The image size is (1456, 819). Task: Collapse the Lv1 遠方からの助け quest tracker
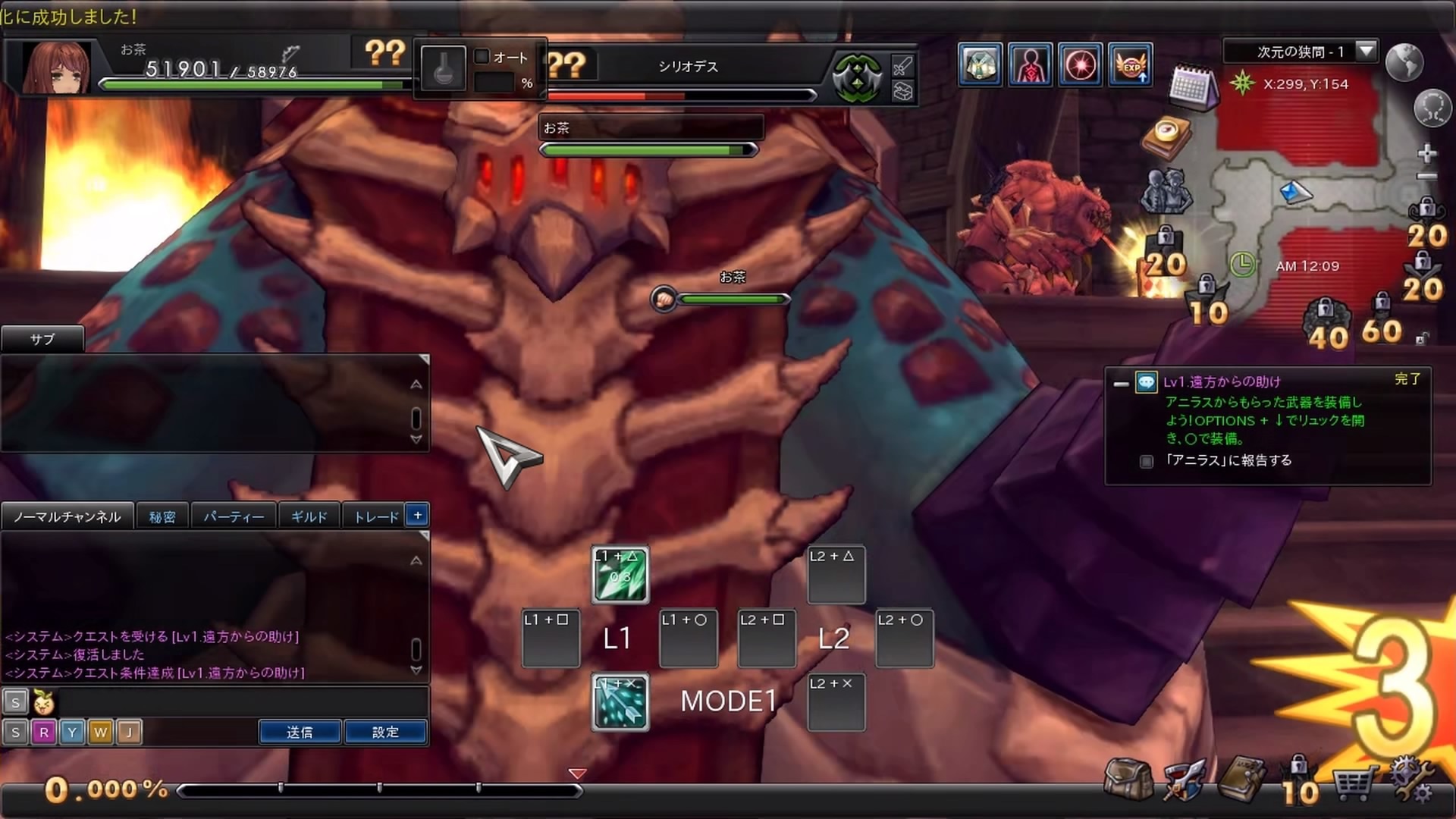pyautogui.click(x=1121, y=384)
